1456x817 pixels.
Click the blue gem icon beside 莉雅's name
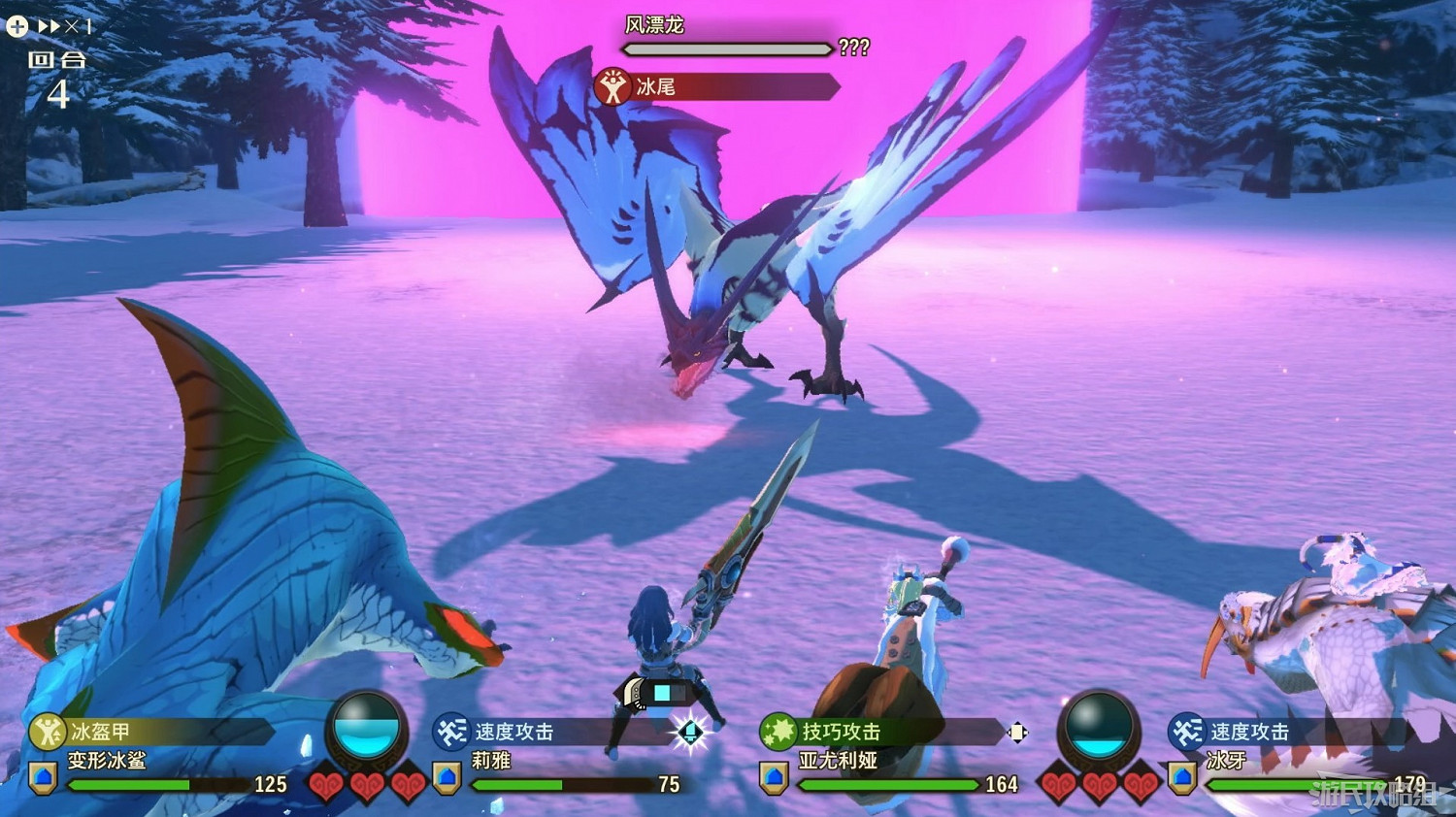tap(445, 776)
